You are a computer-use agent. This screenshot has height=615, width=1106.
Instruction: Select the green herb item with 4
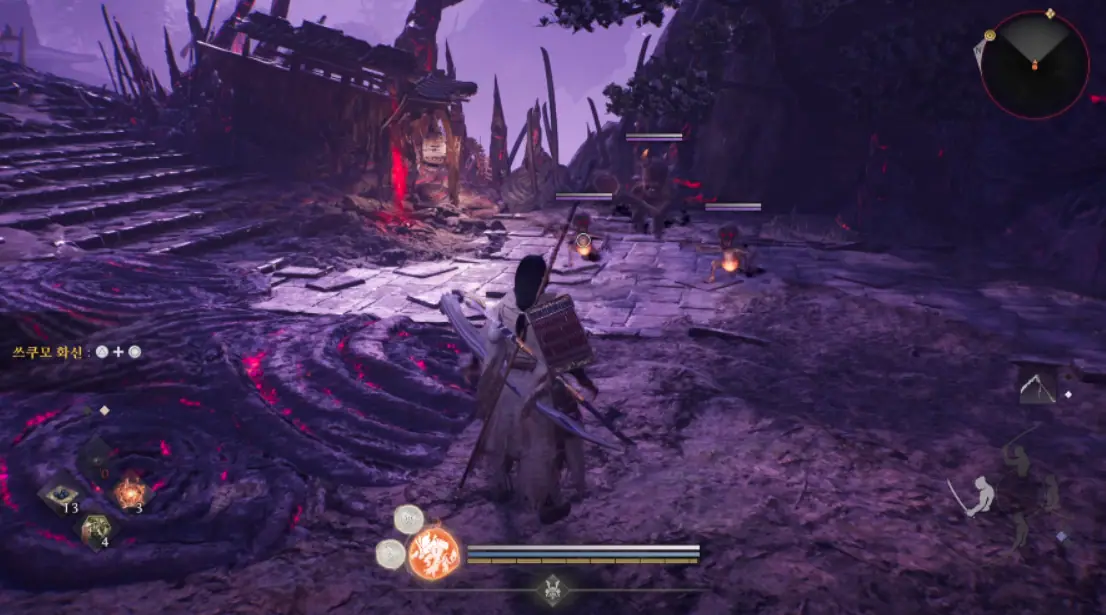(96, 528)
